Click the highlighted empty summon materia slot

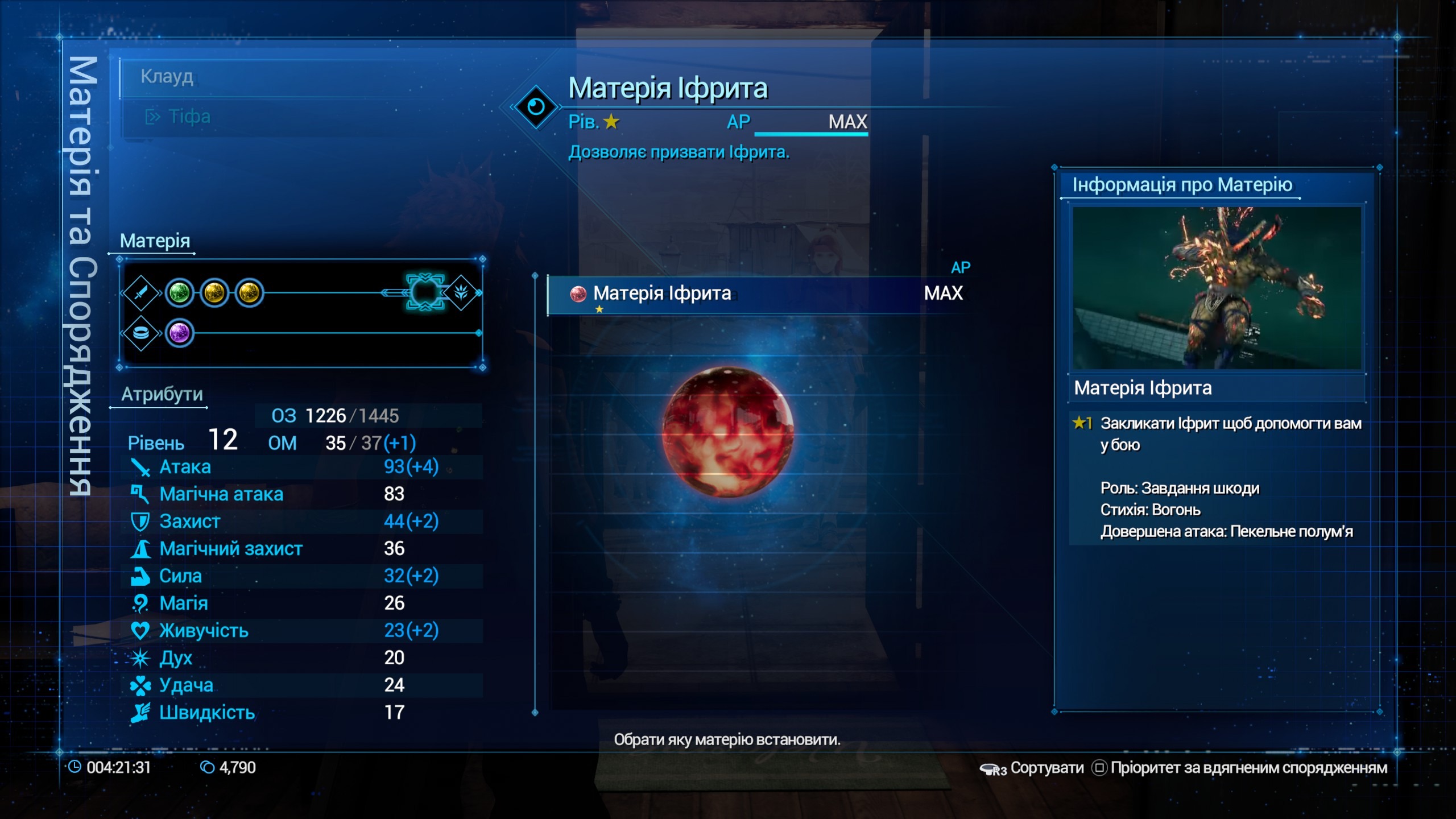[425, 292]
